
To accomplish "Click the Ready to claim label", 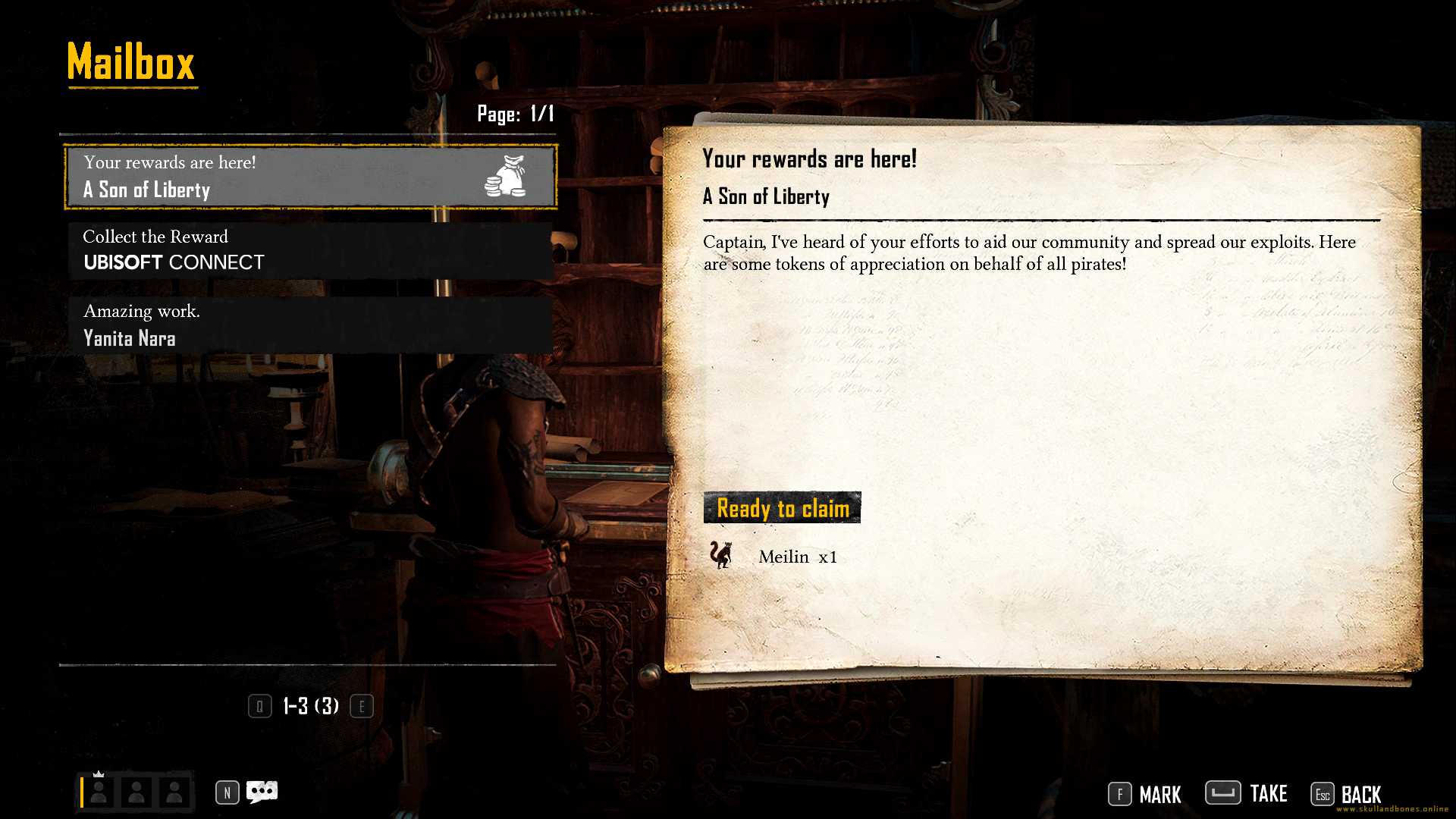I will click(x=782, y=507).
